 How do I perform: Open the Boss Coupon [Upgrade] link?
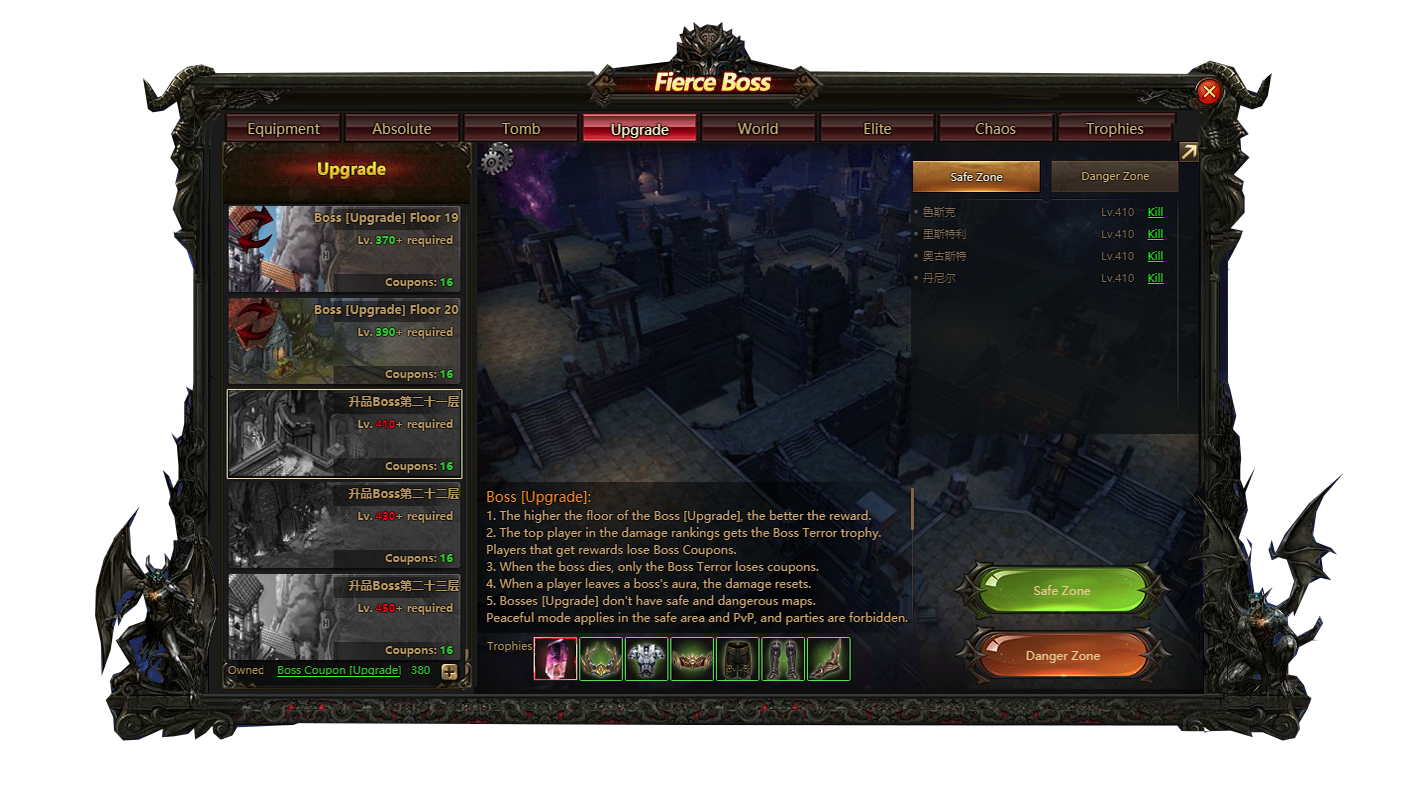tap(339, 670)
